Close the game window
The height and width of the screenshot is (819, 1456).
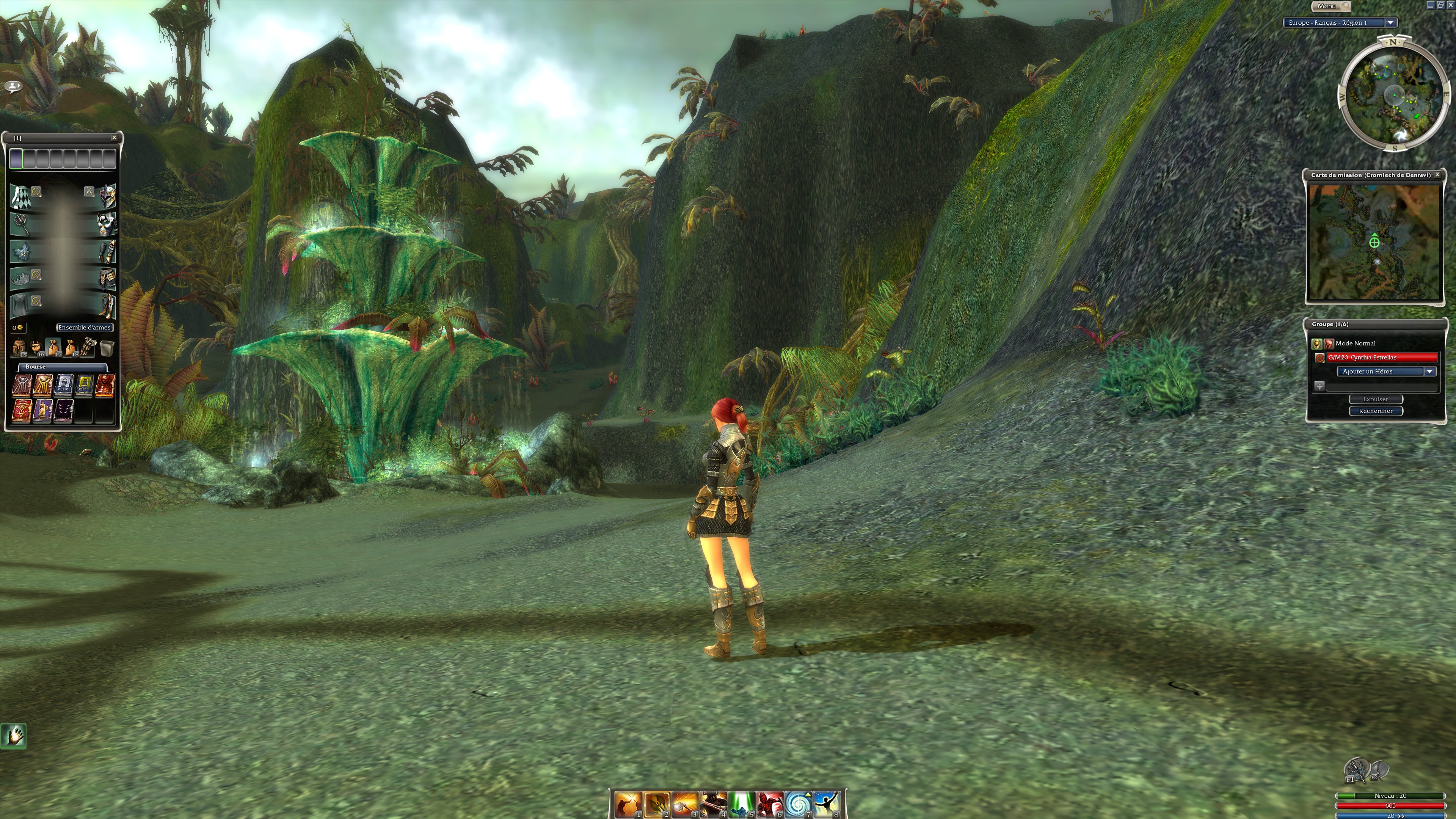[x=1450, y=5]
